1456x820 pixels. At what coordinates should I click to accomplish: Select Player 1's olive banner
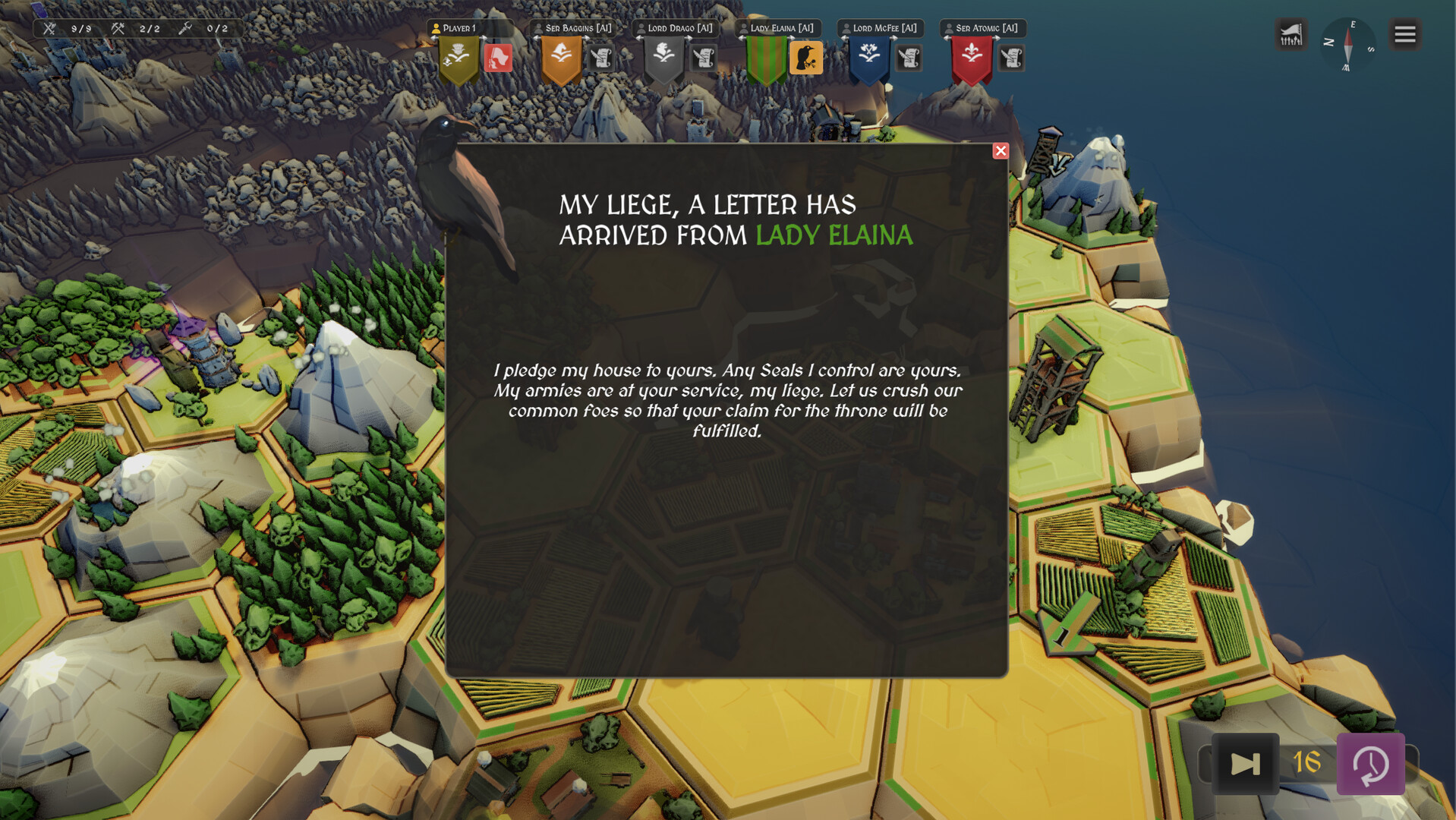(459, 59)
